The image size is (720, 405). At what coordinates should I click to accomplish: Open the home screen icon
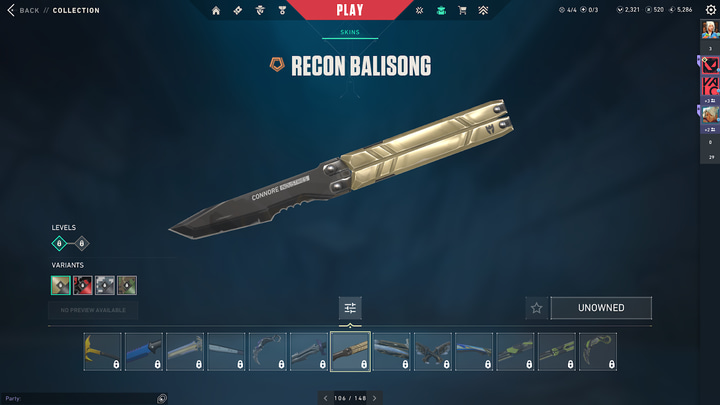(217, 10)
